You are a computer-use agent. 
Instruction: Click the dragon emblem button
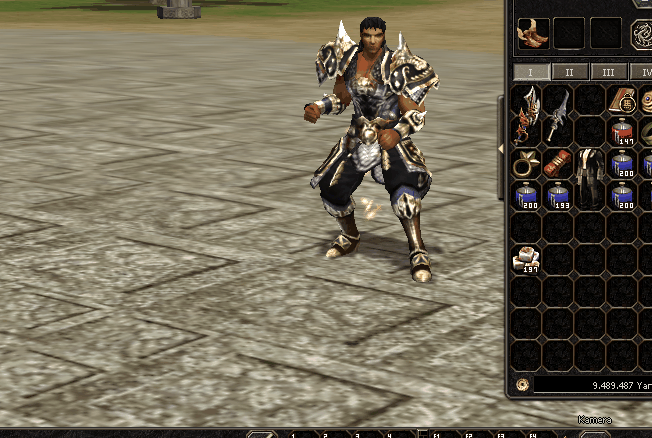pyautogui.click(x=641, y=35)
